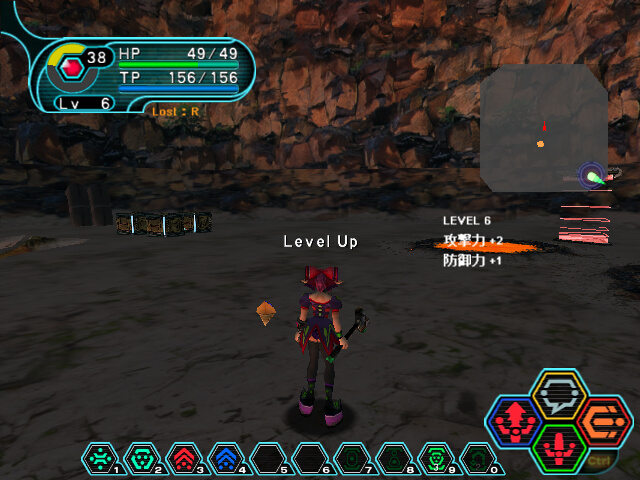The height and width of the screenshot is (480, 640).
Task: Choose the dark green icon in slot 0
Action: click(x=477, y=457)
